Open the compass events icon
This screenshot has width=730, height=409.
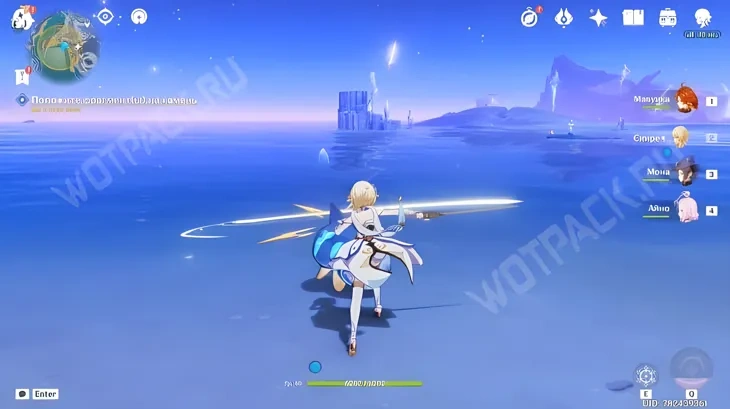pos(530,17)
